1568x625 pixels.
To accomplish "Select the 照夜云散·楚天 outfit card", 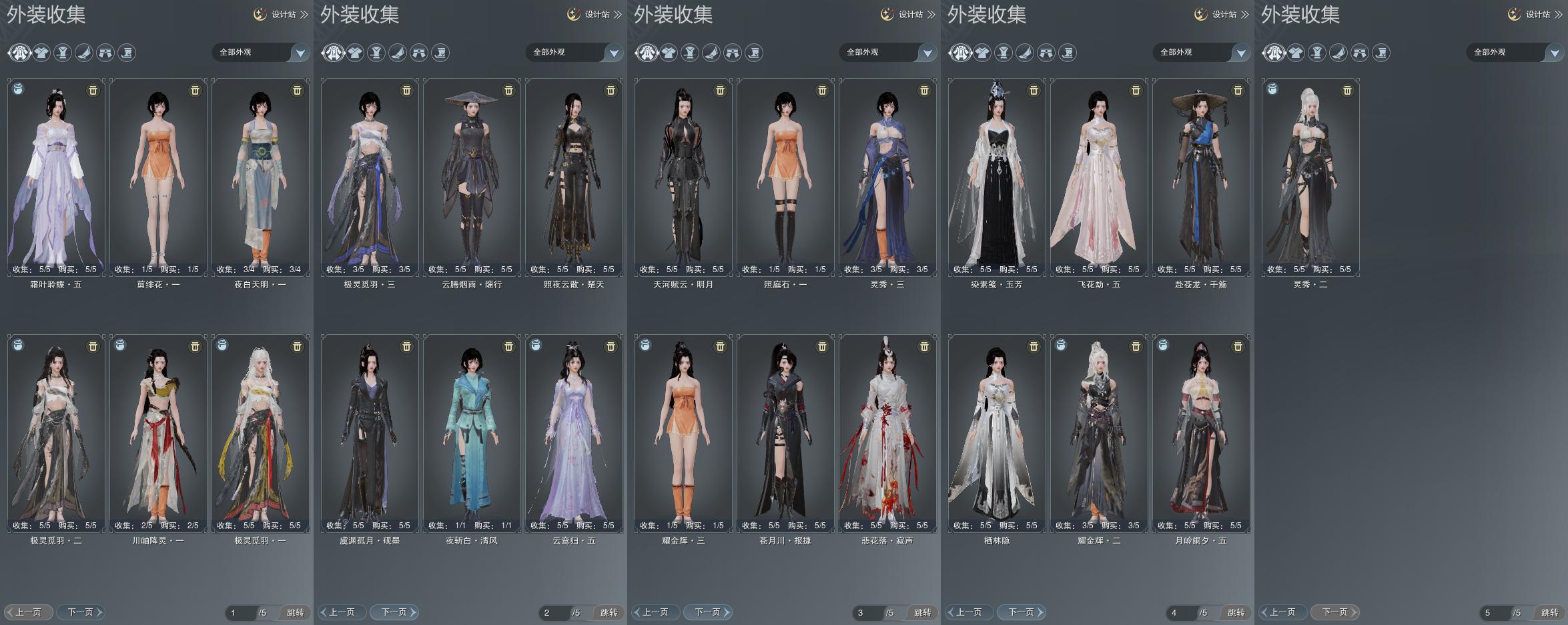I will pos(574,177).
